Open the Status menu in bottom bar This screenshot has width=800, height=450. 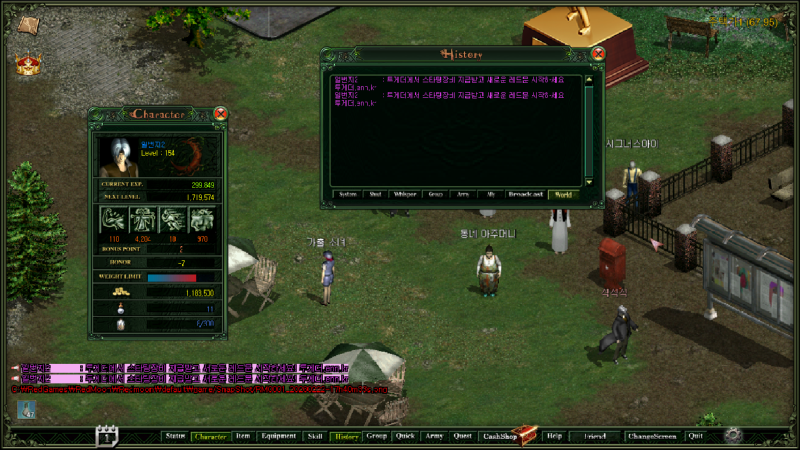[175, 436]
